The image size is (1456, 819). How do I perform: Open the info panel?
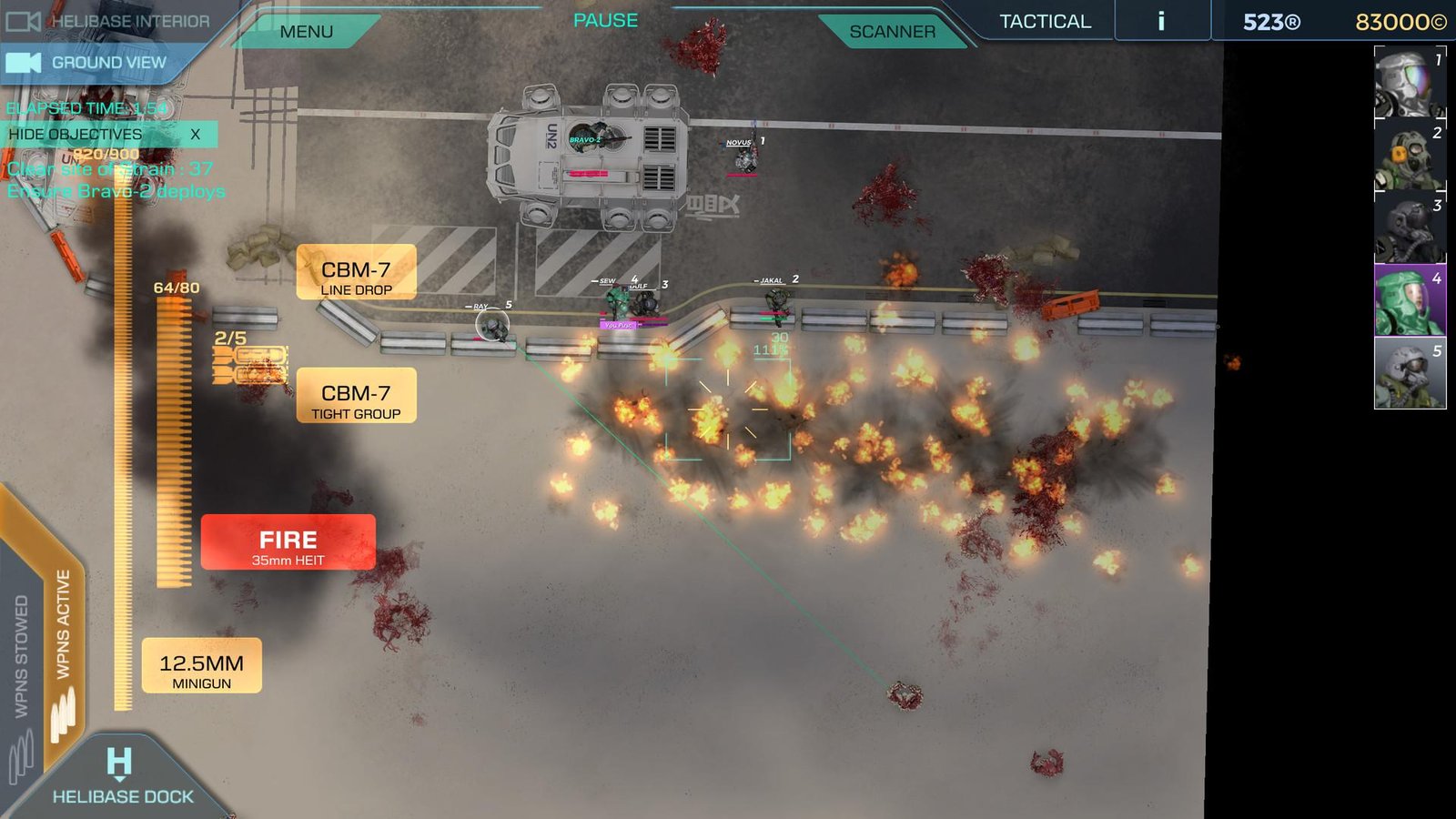1161,21
